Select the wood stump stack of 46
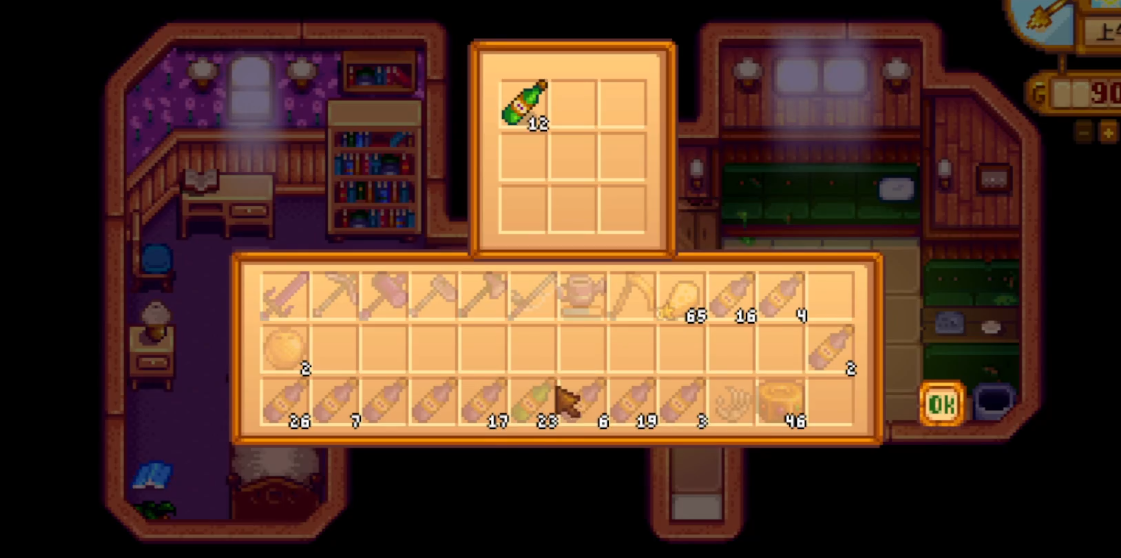The width and height of the screenshot is (1121, 558). tap(781, 400)
